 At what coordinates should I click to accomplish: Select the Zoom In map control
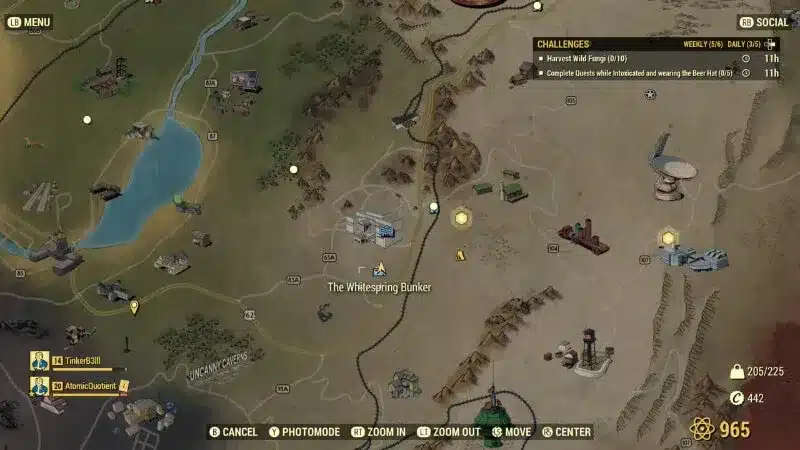coord(378,432)
